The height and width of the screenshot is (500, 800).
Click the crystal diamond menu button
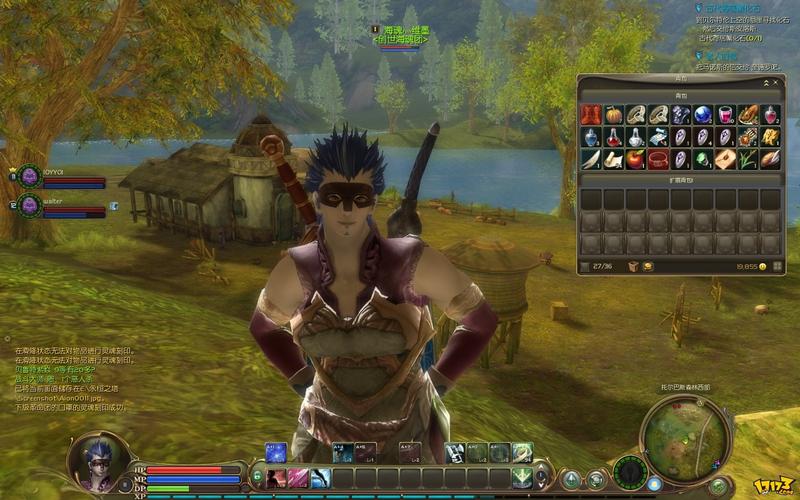[572, 479]
